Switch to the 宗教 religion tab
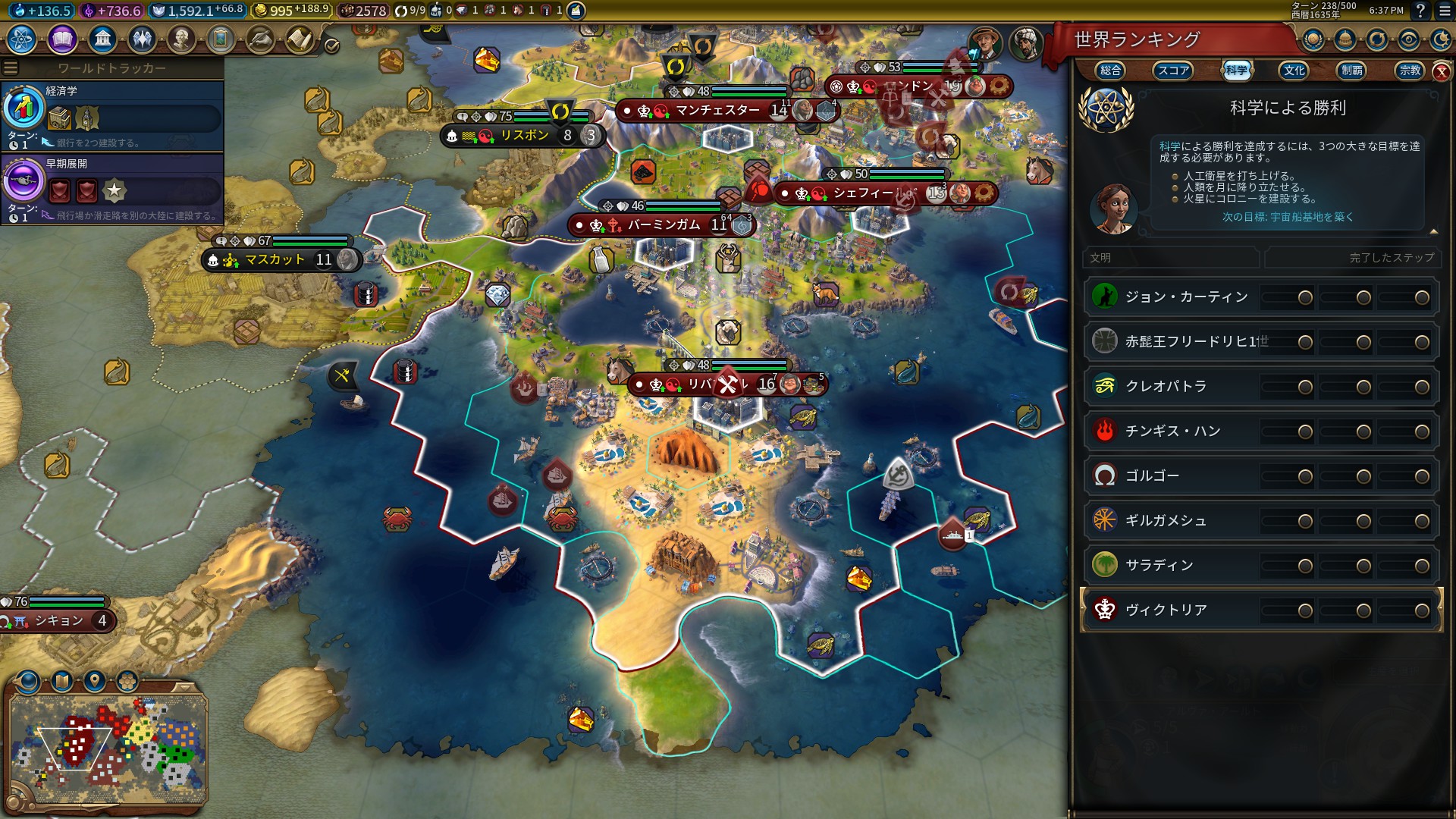 coord(1410,71)
